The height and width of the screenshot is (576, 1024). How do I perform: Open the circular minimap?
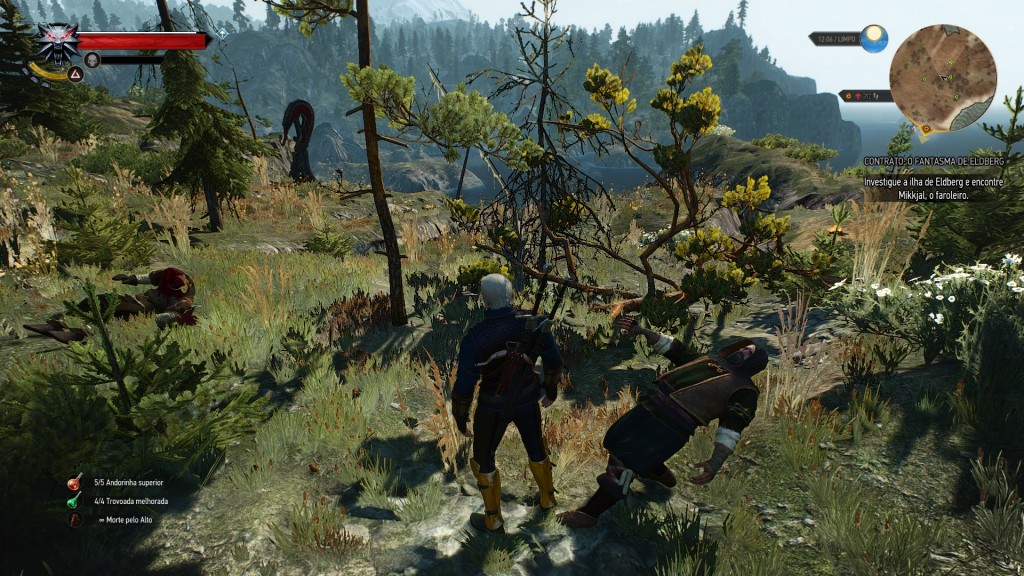[942, 77]
